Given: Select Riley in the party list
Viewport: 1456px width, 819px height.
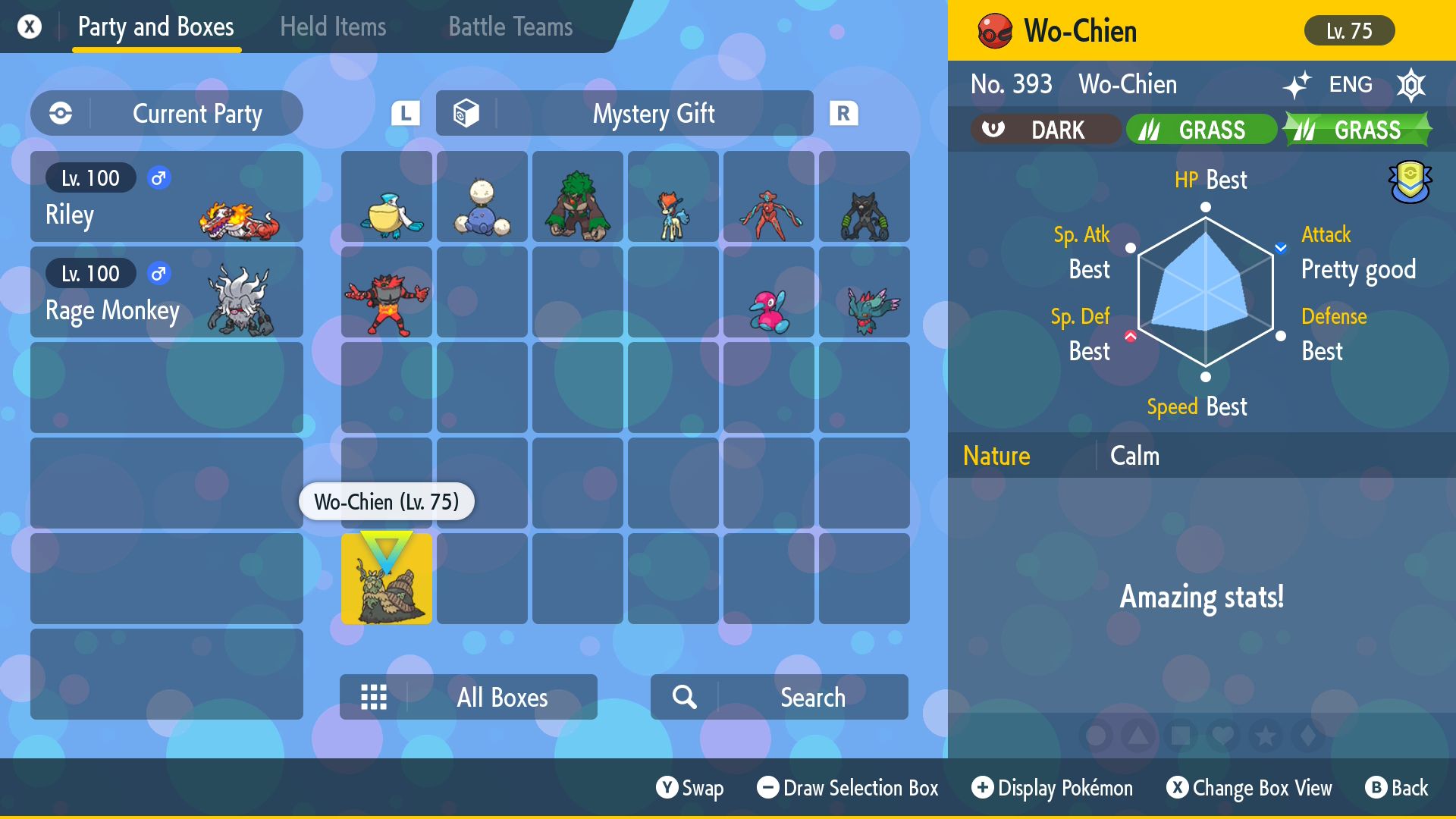Looking at the screenshot, I should click(167, 196).
